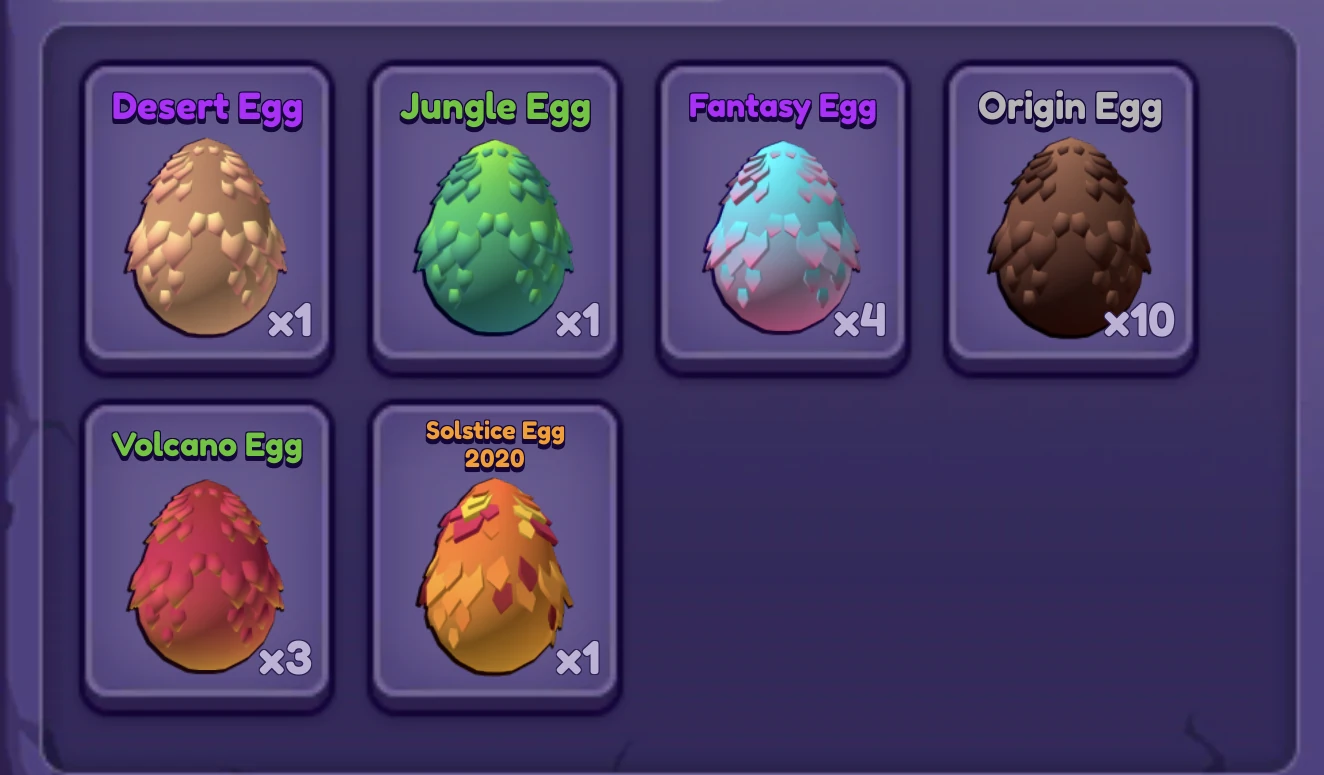Click the x4 count on Fantasy Egg

[860, 322]
